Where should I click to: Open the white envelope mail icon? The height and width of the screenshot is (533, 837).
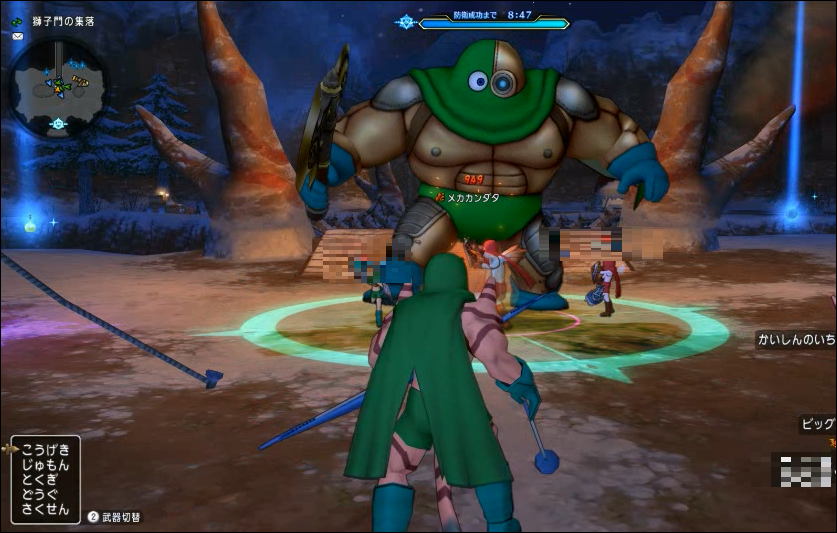tap(17, 36)
